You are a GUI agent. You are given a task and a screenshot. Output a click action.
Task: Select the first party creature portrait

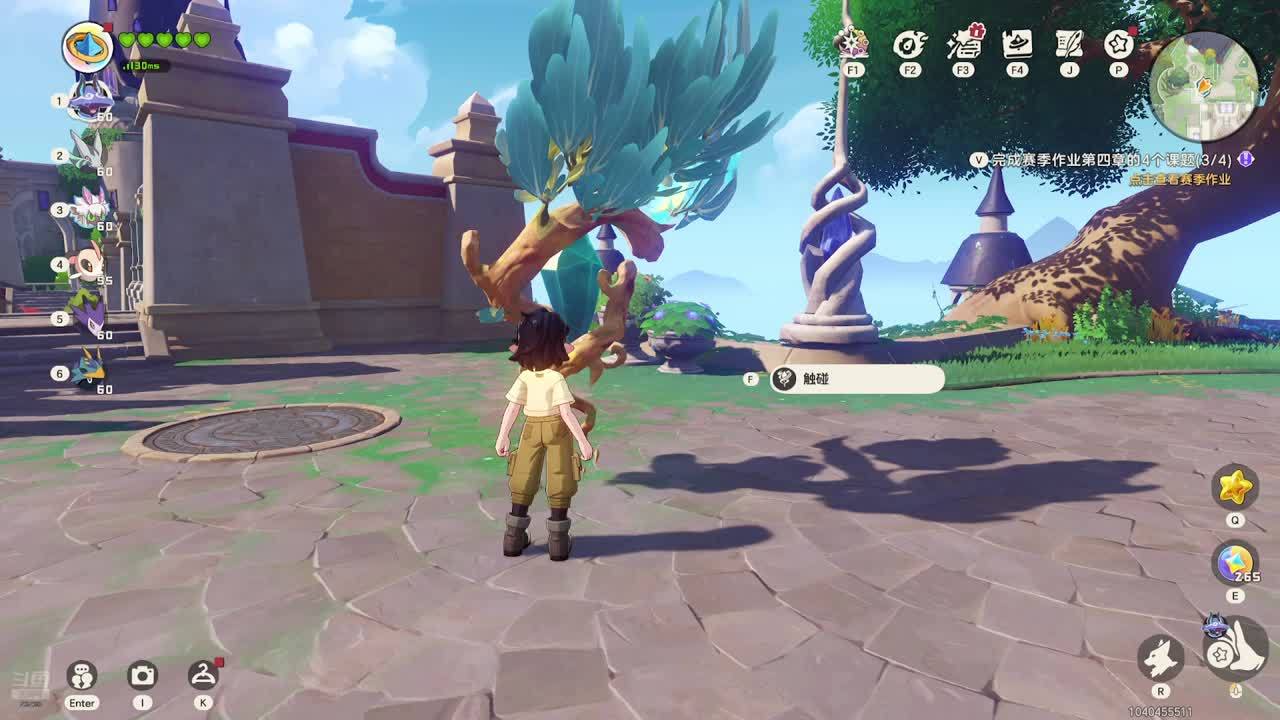tap(90, 101)
